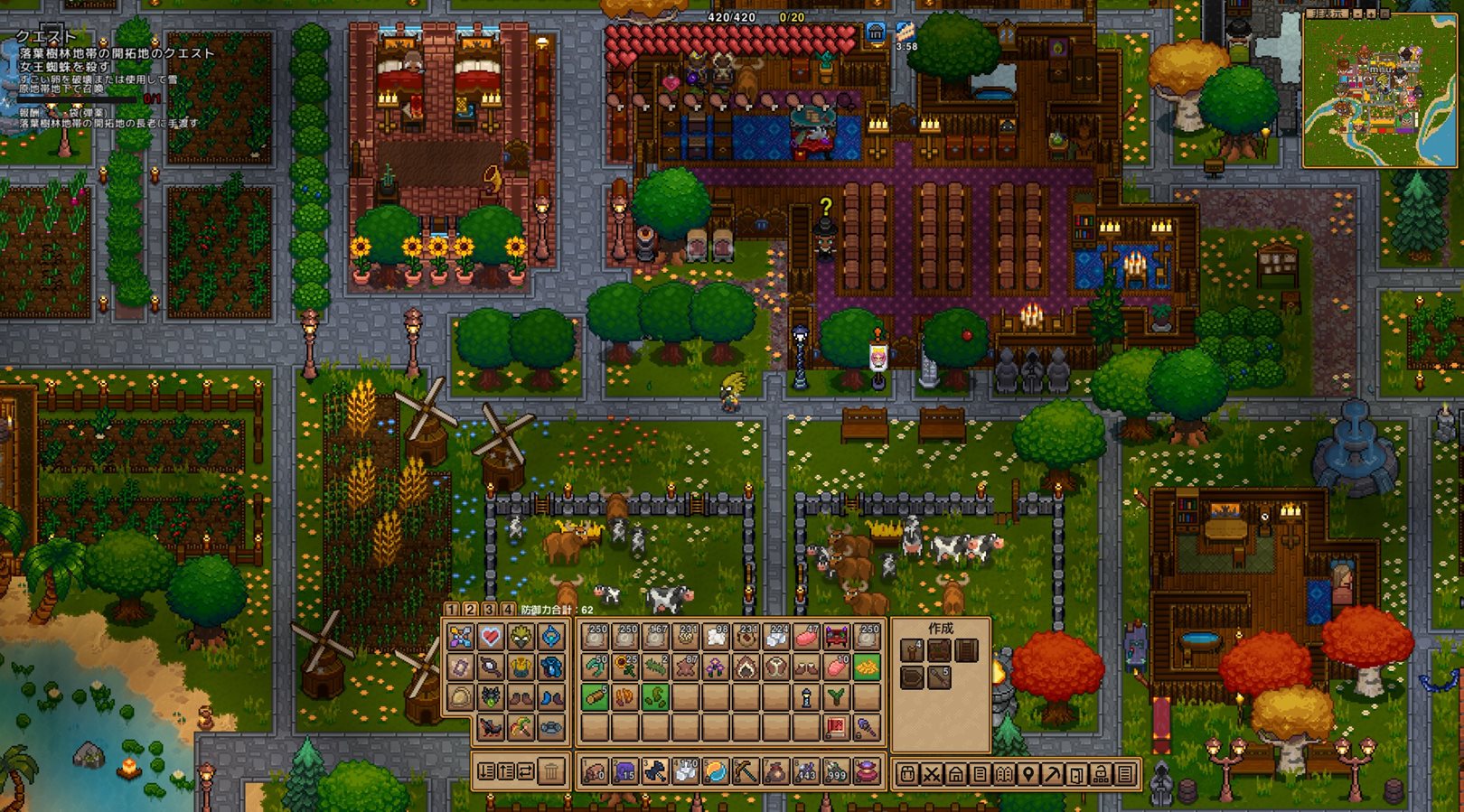Open the crossed swords menu button
This screenshot has width=1464, height=812.
pos(932,774)
